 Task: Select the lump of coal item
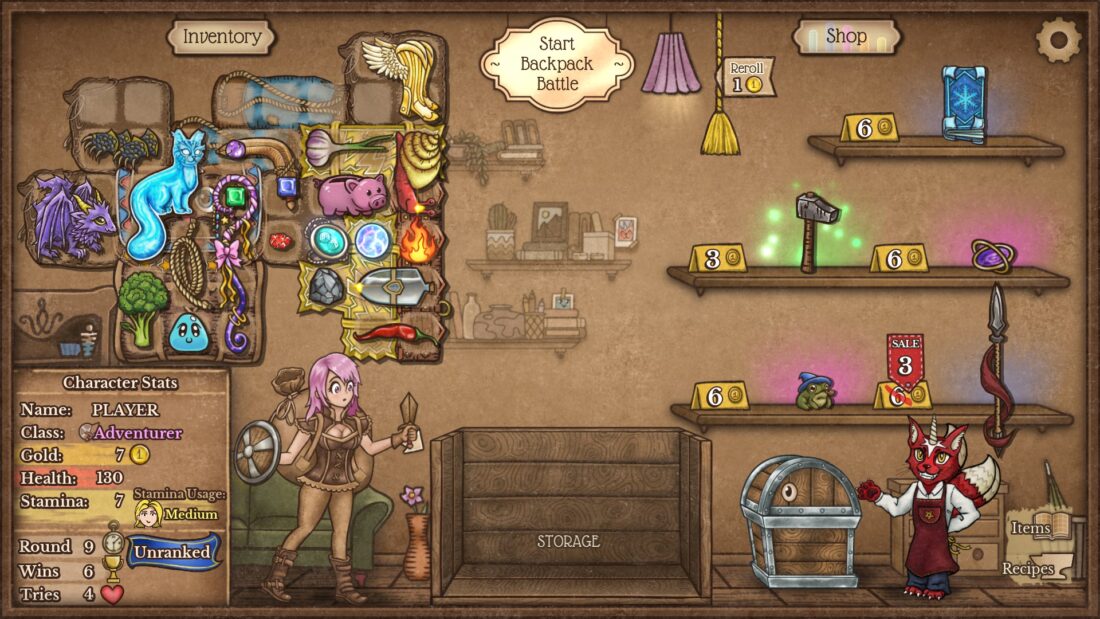325,287
